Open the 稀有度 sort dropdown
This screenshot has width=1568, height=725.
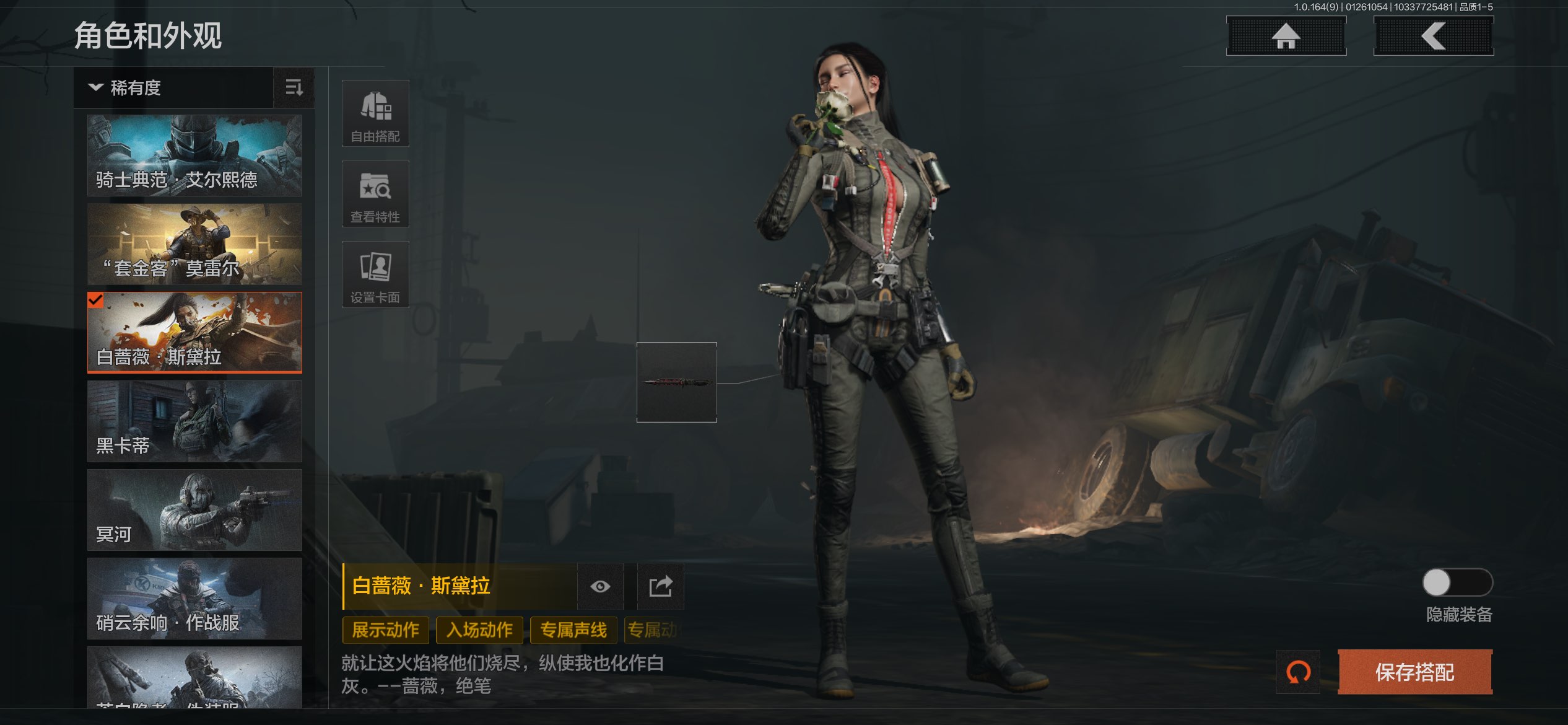(173, 88)
